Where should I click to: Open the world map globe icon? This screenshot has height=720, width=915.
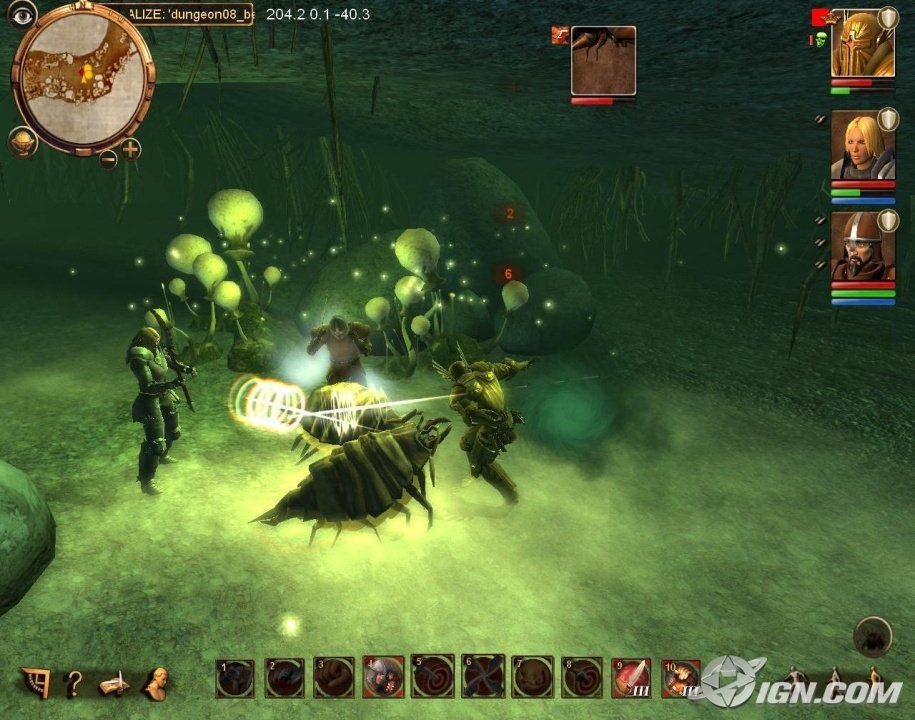(x=22, y=142)
